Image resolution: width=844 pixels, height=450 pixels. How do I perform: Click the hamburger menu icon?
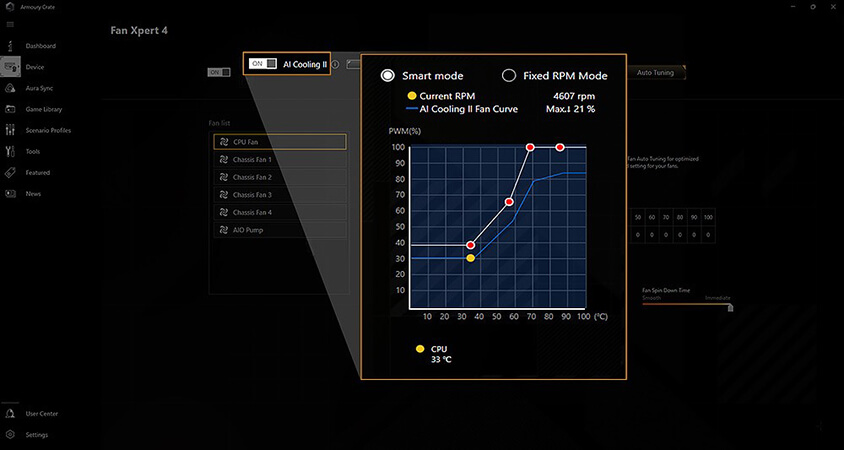pyautogui.click(x=10, y=23)
